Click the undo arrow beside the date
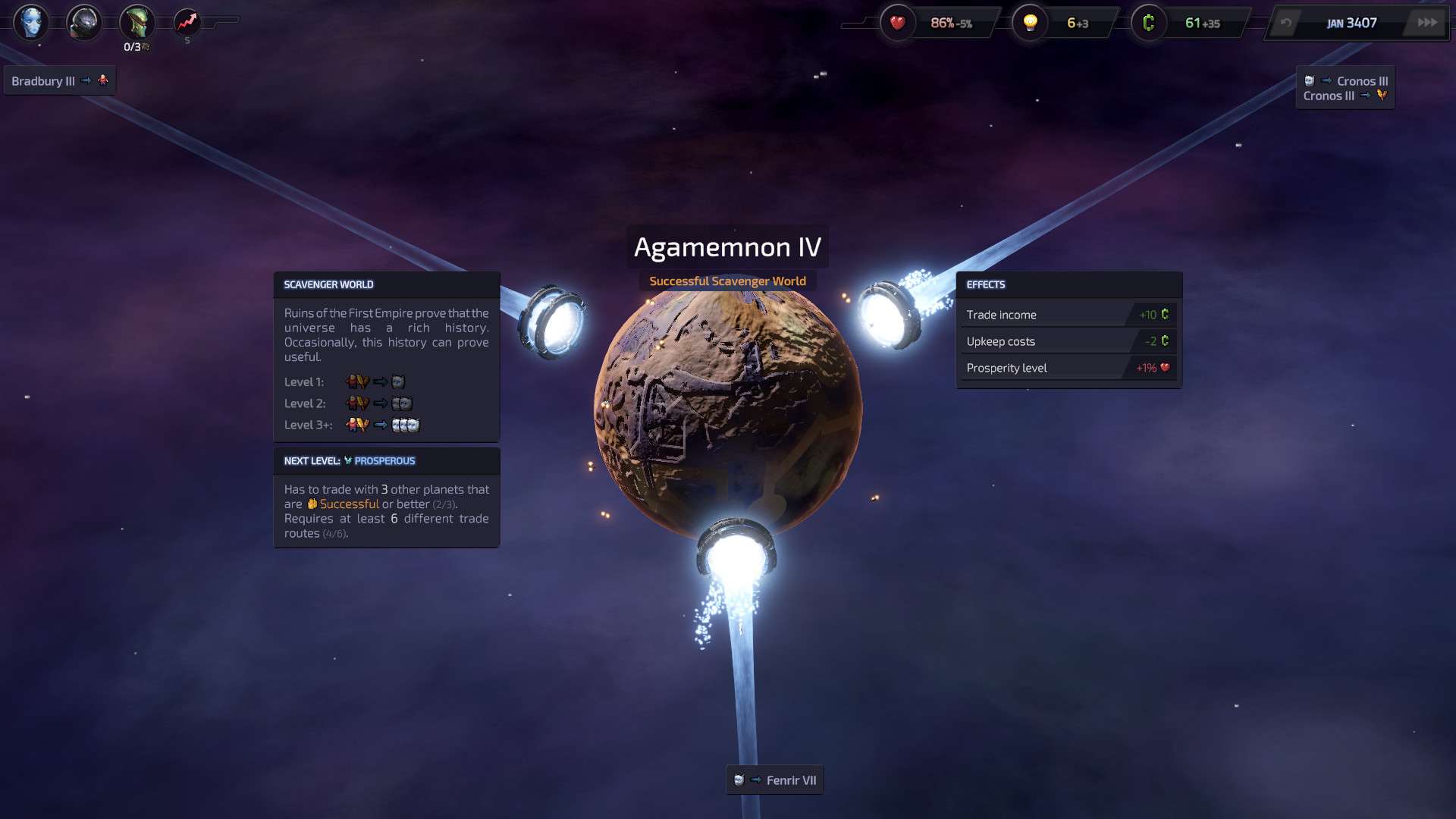1456x819 pixels. click(x=1286, y=23)
